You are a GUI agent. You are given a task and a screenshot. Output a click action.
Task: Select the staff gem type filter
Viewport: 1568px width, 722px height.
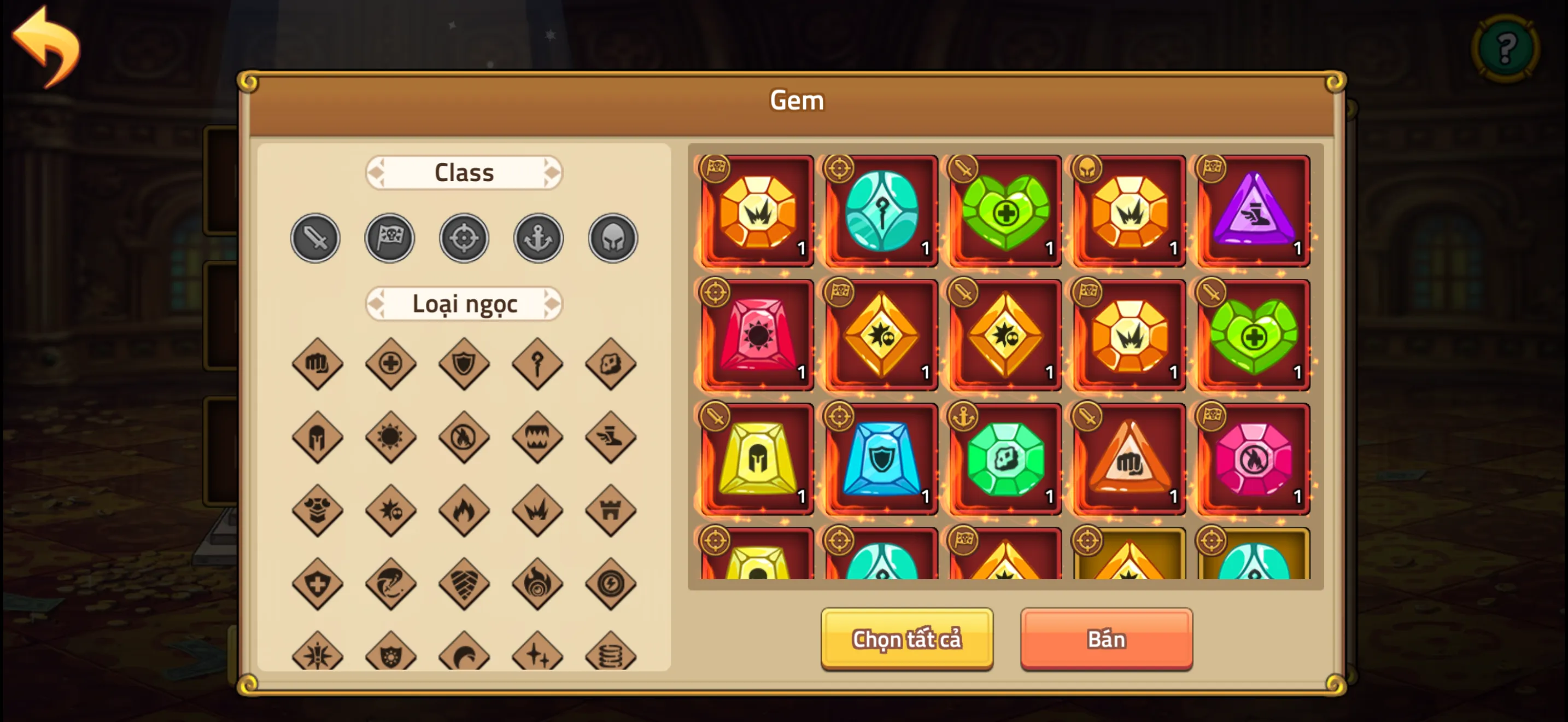pos(537,364)
